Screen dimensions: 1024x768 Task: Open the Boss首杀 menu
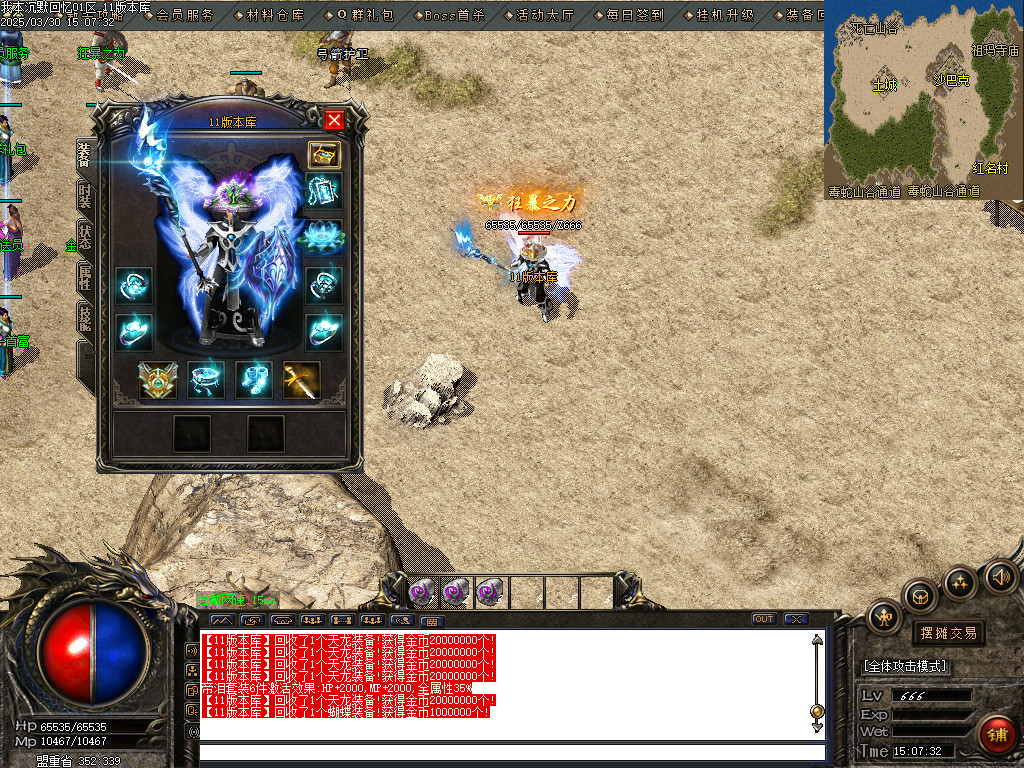[x=453, y=15]
